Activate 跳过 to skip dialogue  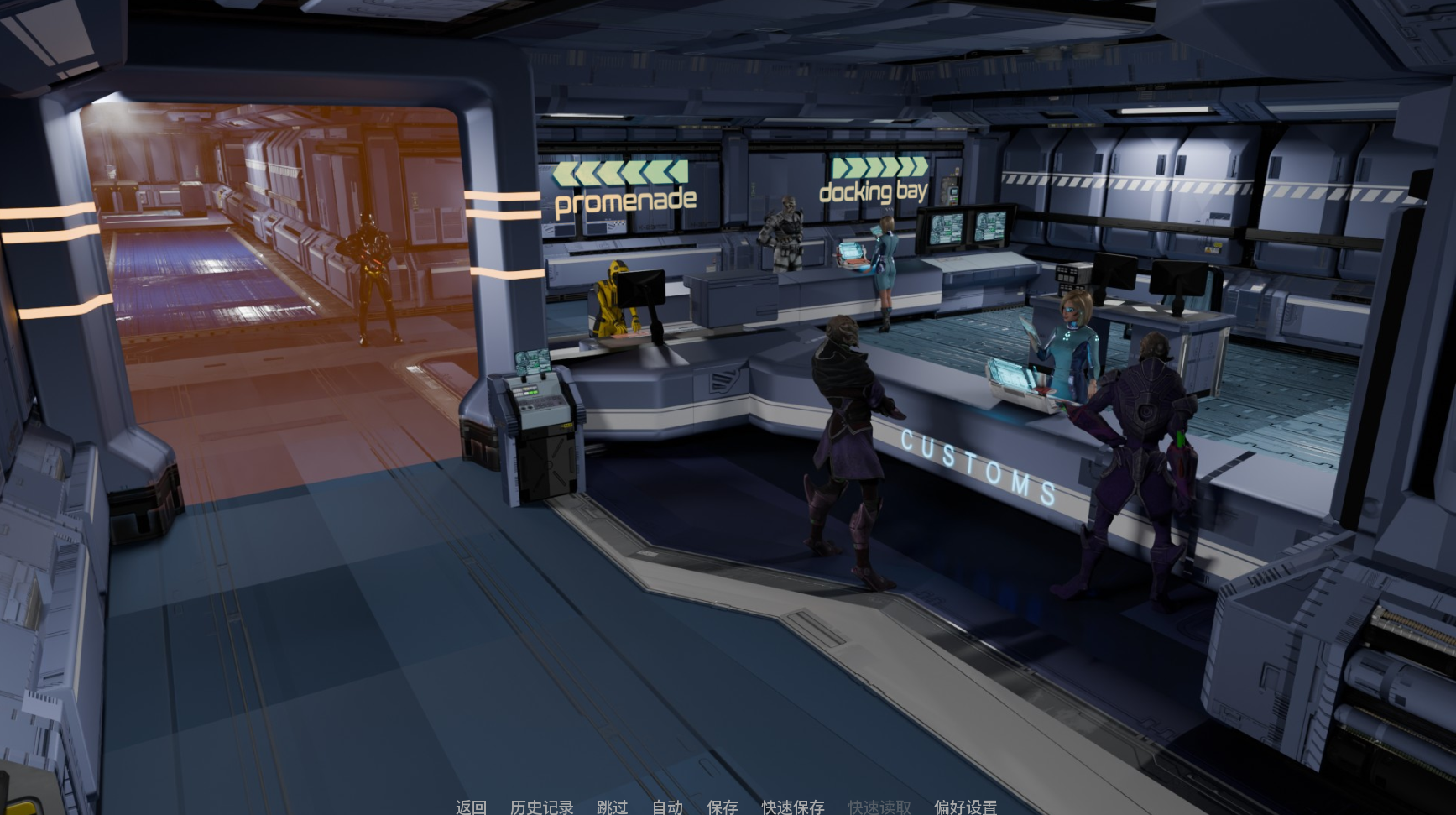612,807
